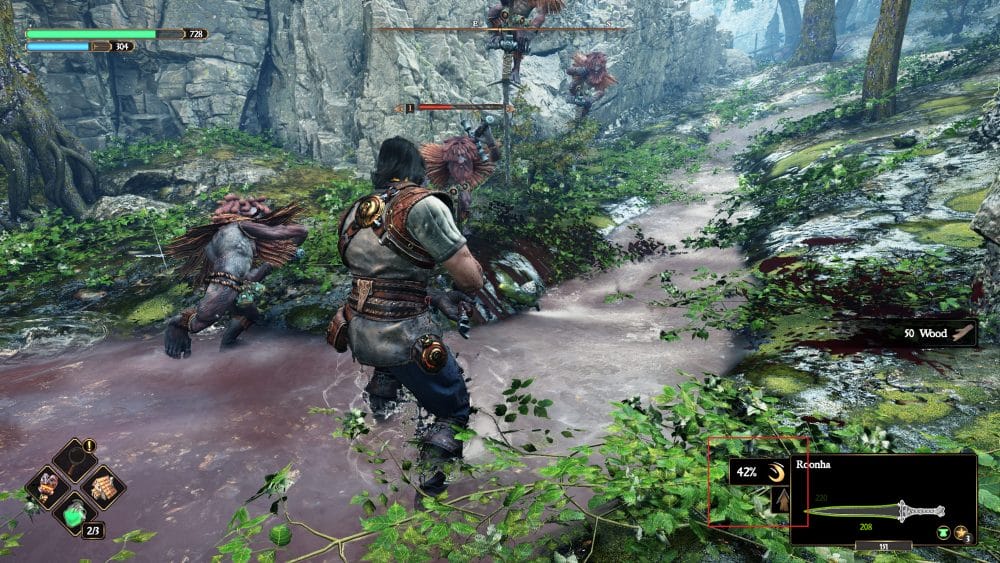The image size is (1000, 563).
Task: Click the green anvil icon on weapon panel
Action: (x=943, y=533)
